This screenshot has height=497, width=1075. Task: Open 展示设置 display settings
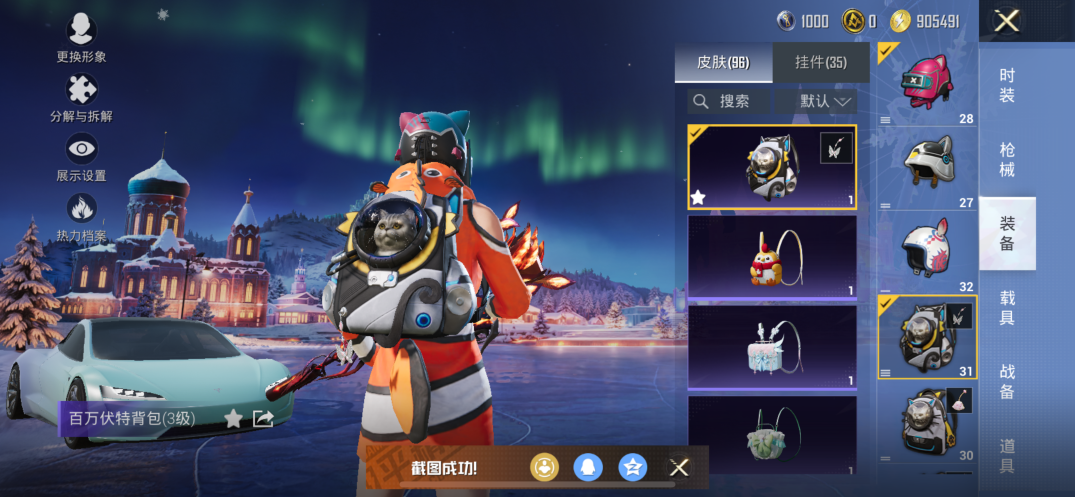pos(81,150)
